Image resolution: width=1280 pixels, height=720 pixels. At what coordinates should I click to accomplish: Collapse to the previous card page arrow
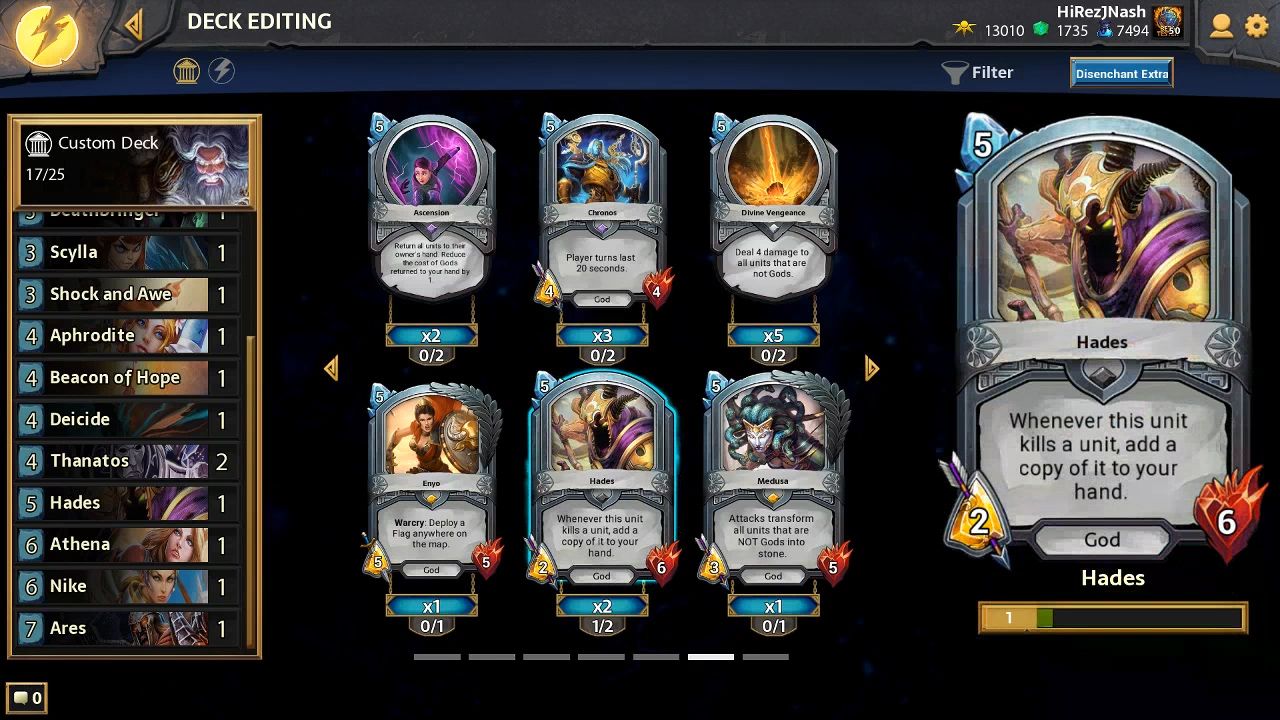pos(332,368)
